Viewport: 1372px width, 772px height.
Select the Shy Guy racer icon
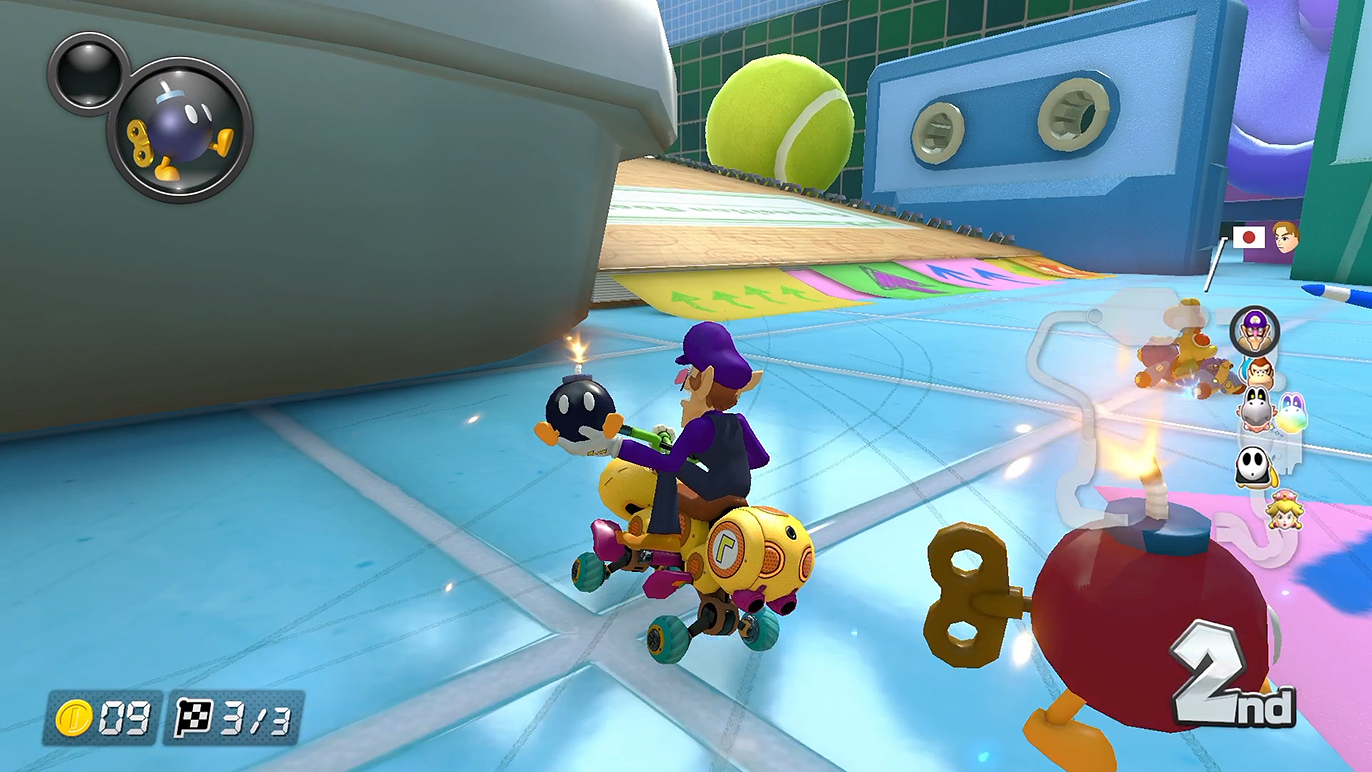1253,466
